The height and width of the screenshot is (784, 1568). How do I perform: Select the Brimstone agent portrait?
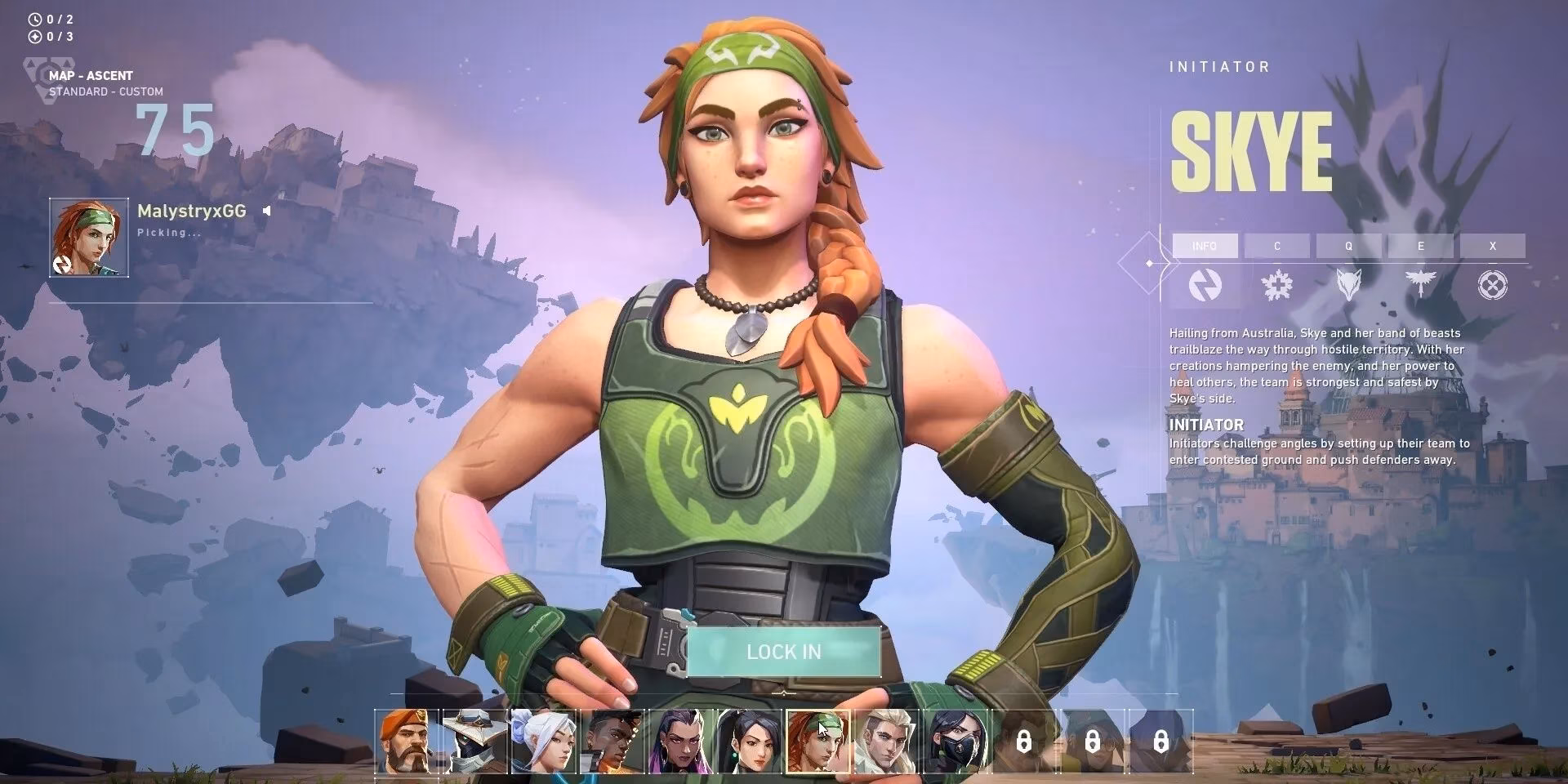point(407,742)
